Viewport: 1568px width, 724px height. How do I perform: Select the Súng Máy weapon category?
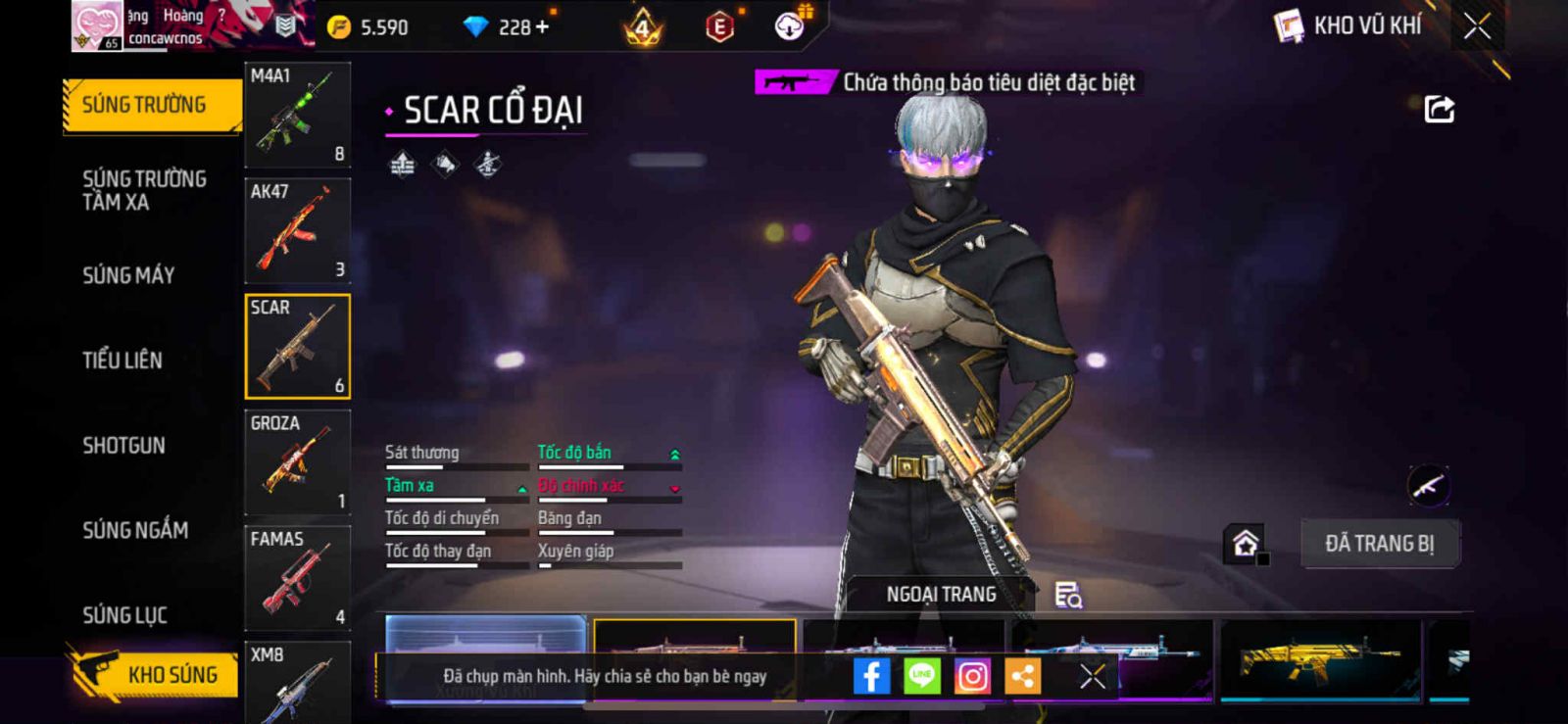point(128,275)
